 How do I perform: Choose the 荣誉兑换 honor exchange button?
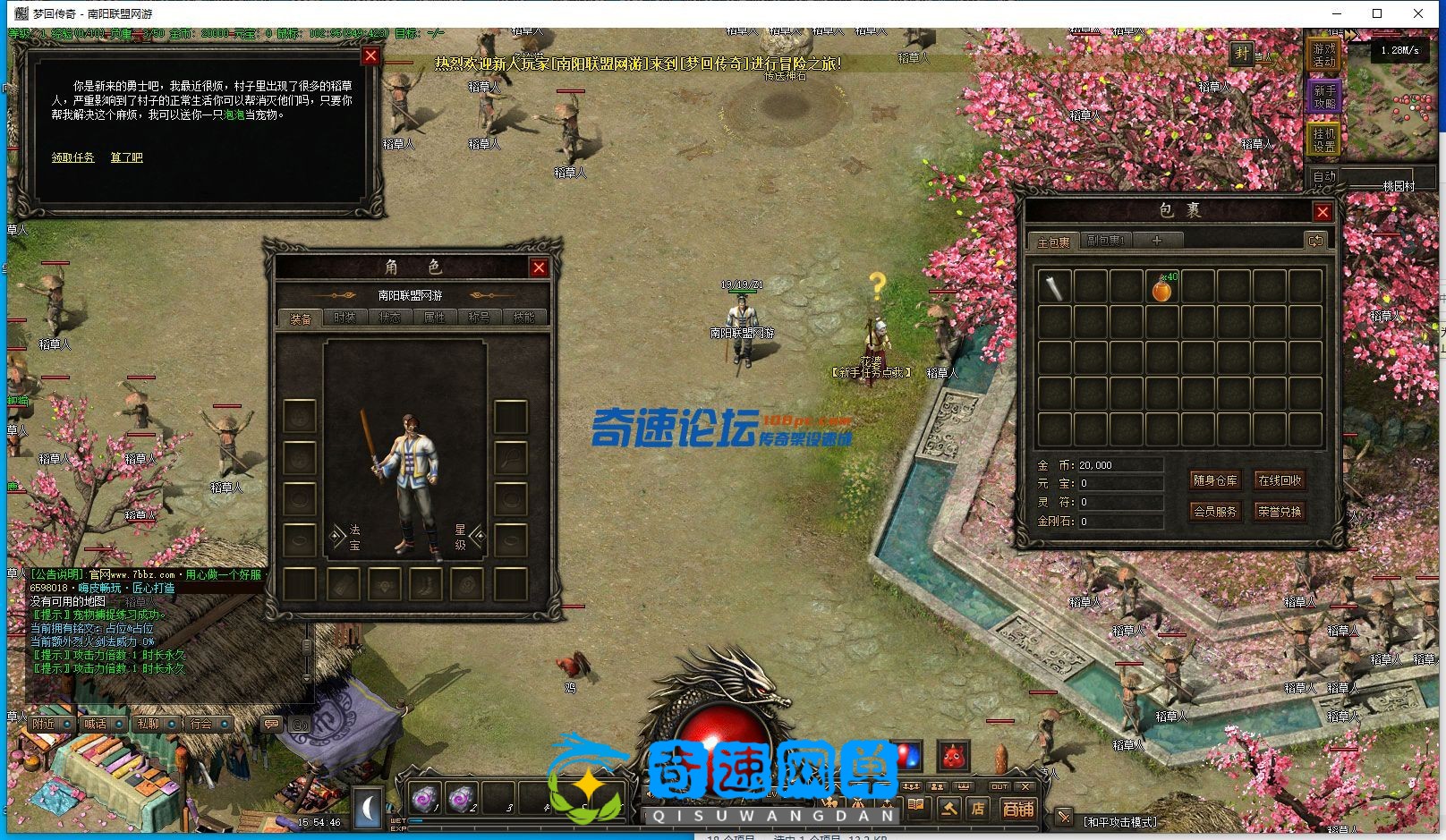pos(1280,512)
